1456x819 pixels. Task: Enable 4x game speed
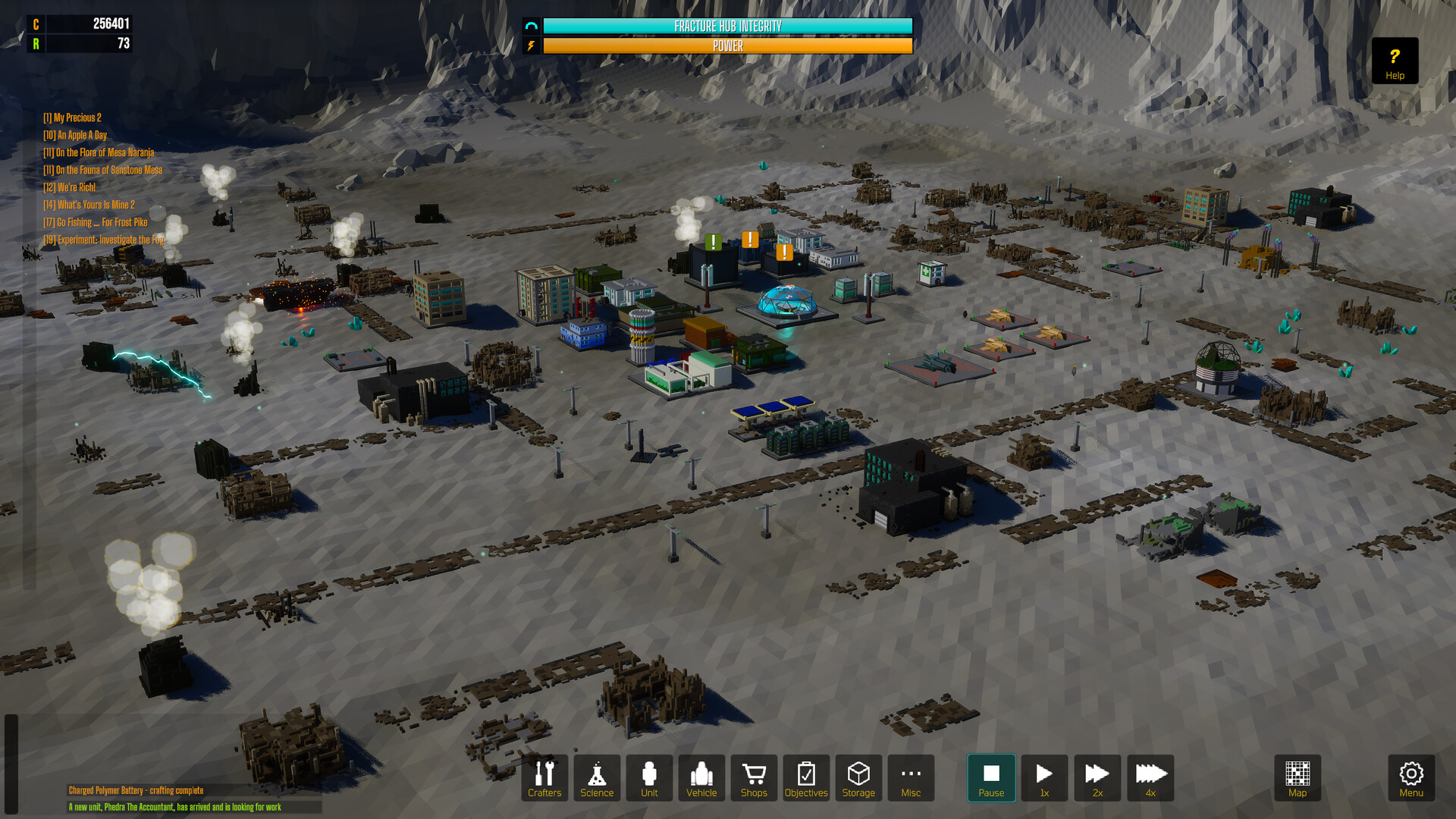[x=1150, y=778]
